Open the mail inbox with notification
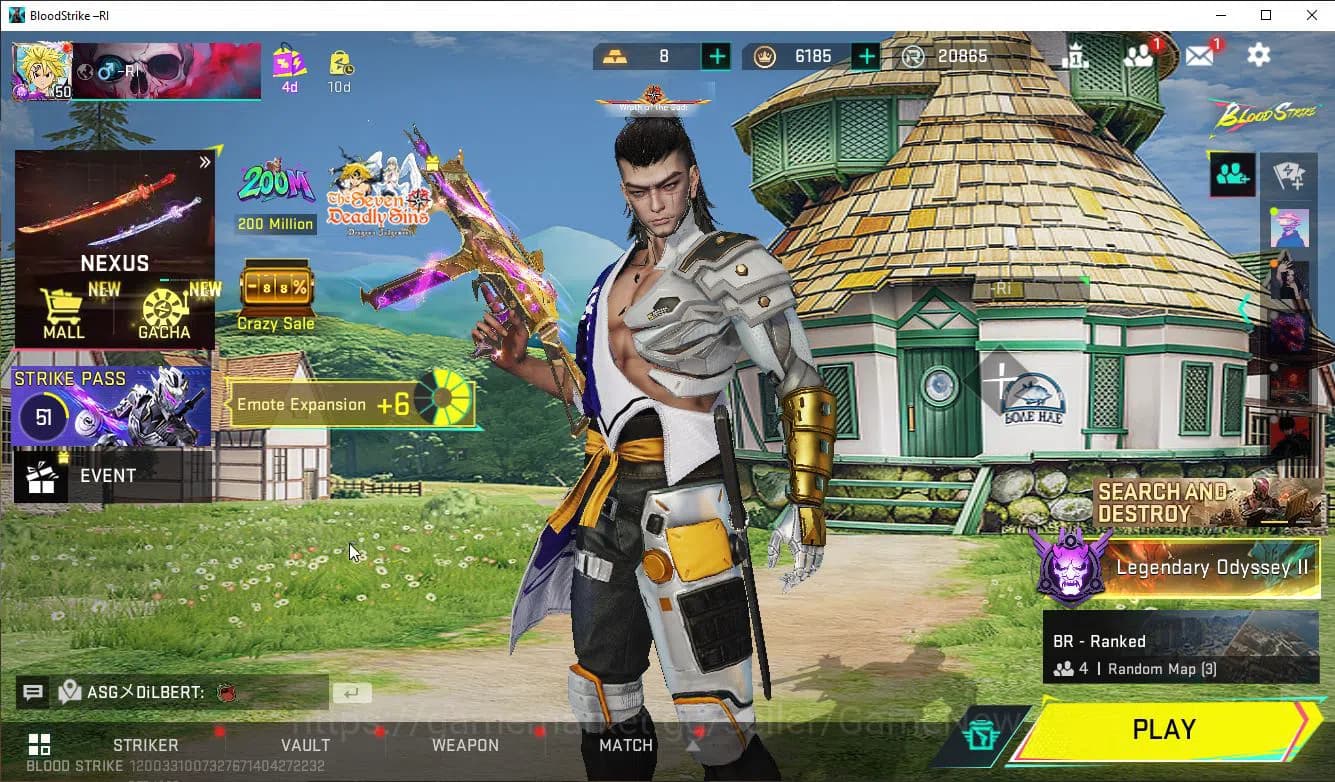 point(1199,55)
